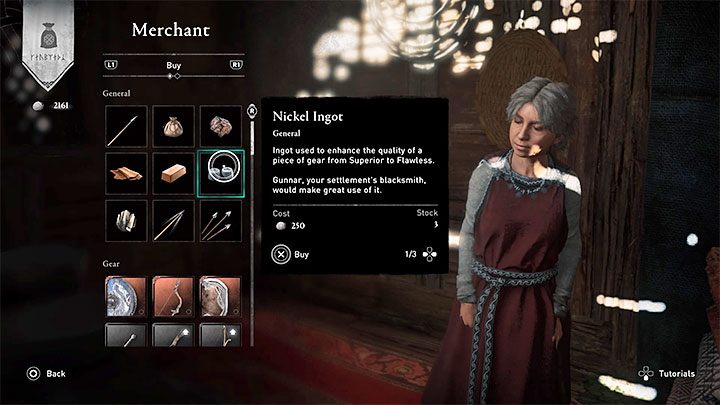Click the highlighted Nickel Ingot slot
The height and width of the screenshot is (405, 720).
(x=220, y=173)
